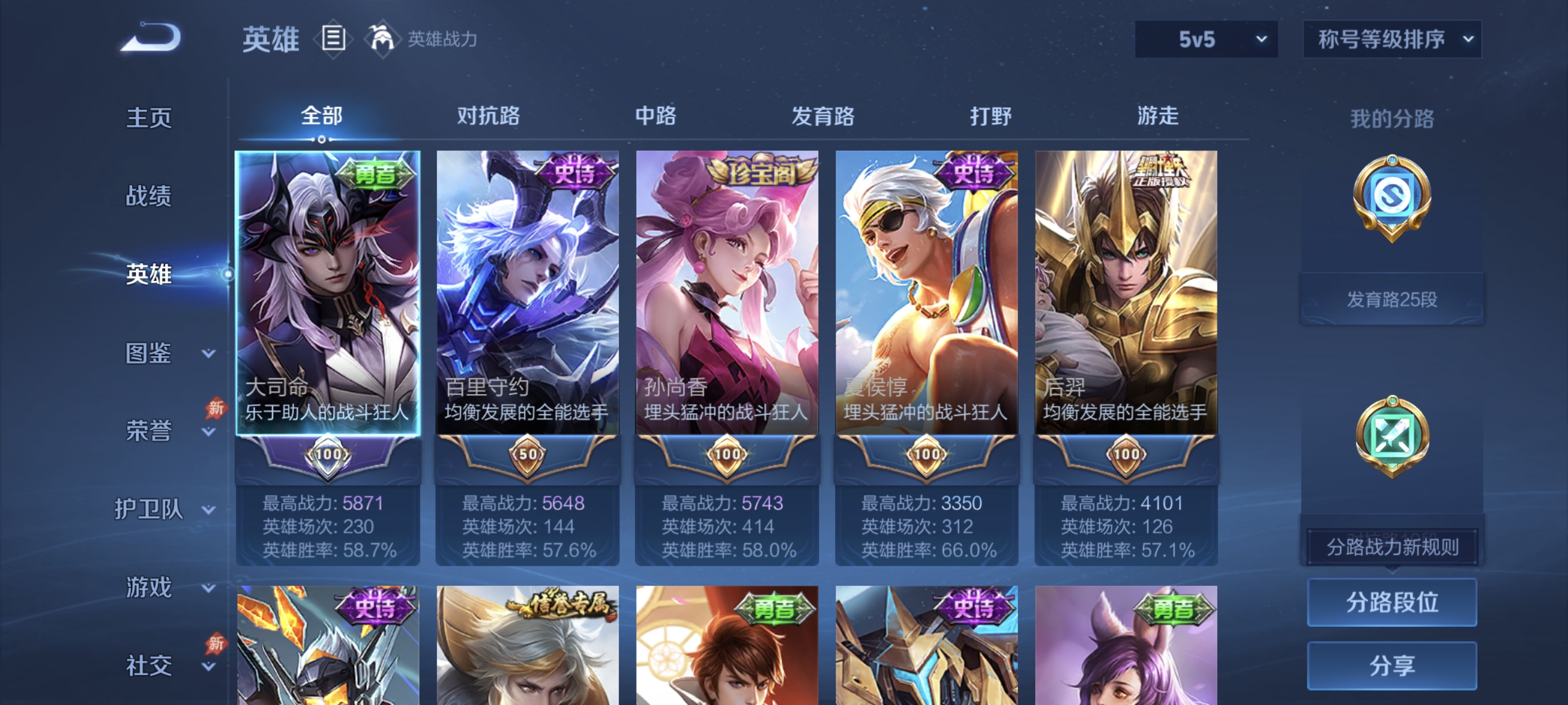Open the 称号等级排序 sorting dropdown
Viewport: 1568px width, 705px height.
(x=1391, y=38)
